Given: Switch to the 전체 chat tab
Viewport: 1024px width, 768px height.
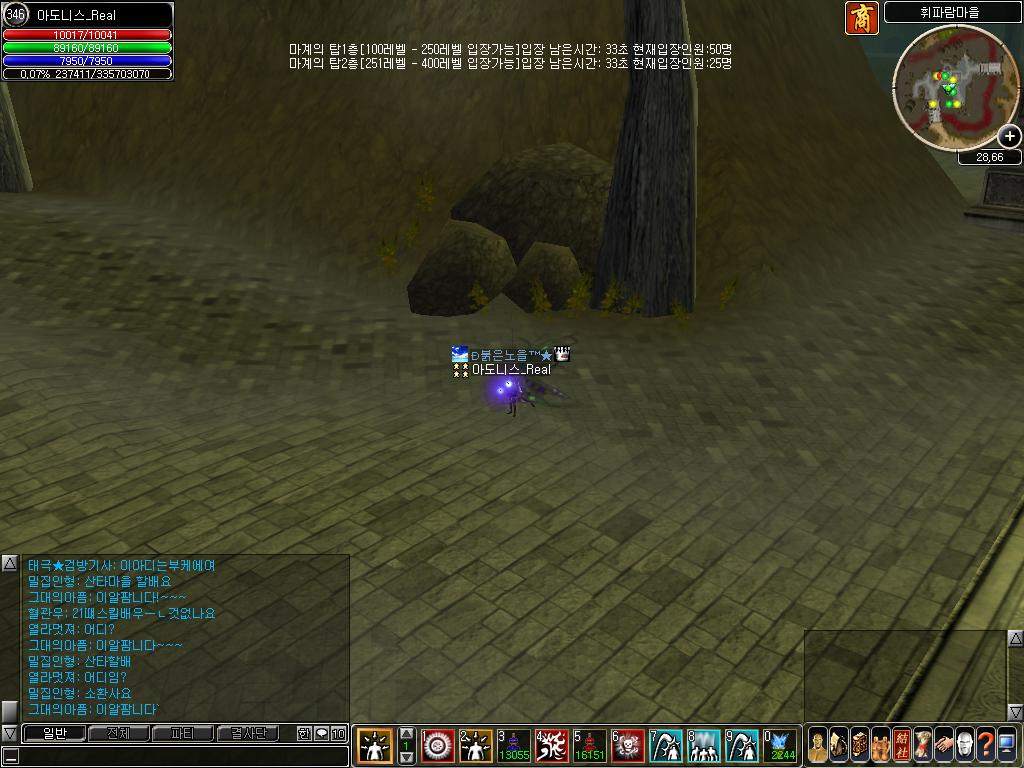Looking at the screenshot, I should [118, 733].
